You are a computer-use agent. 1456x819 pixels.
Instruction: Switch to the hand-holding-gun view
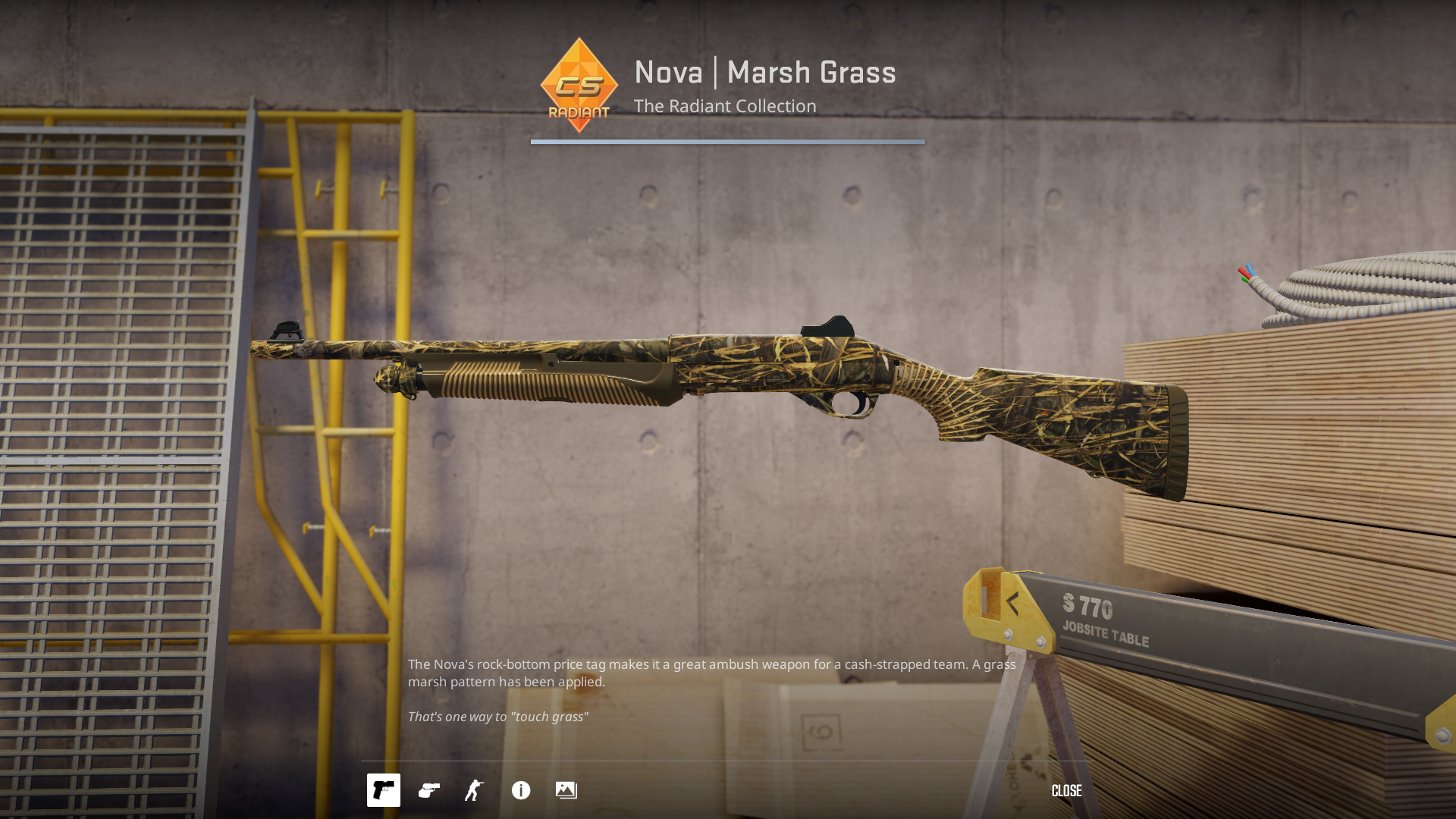(429, 790)
